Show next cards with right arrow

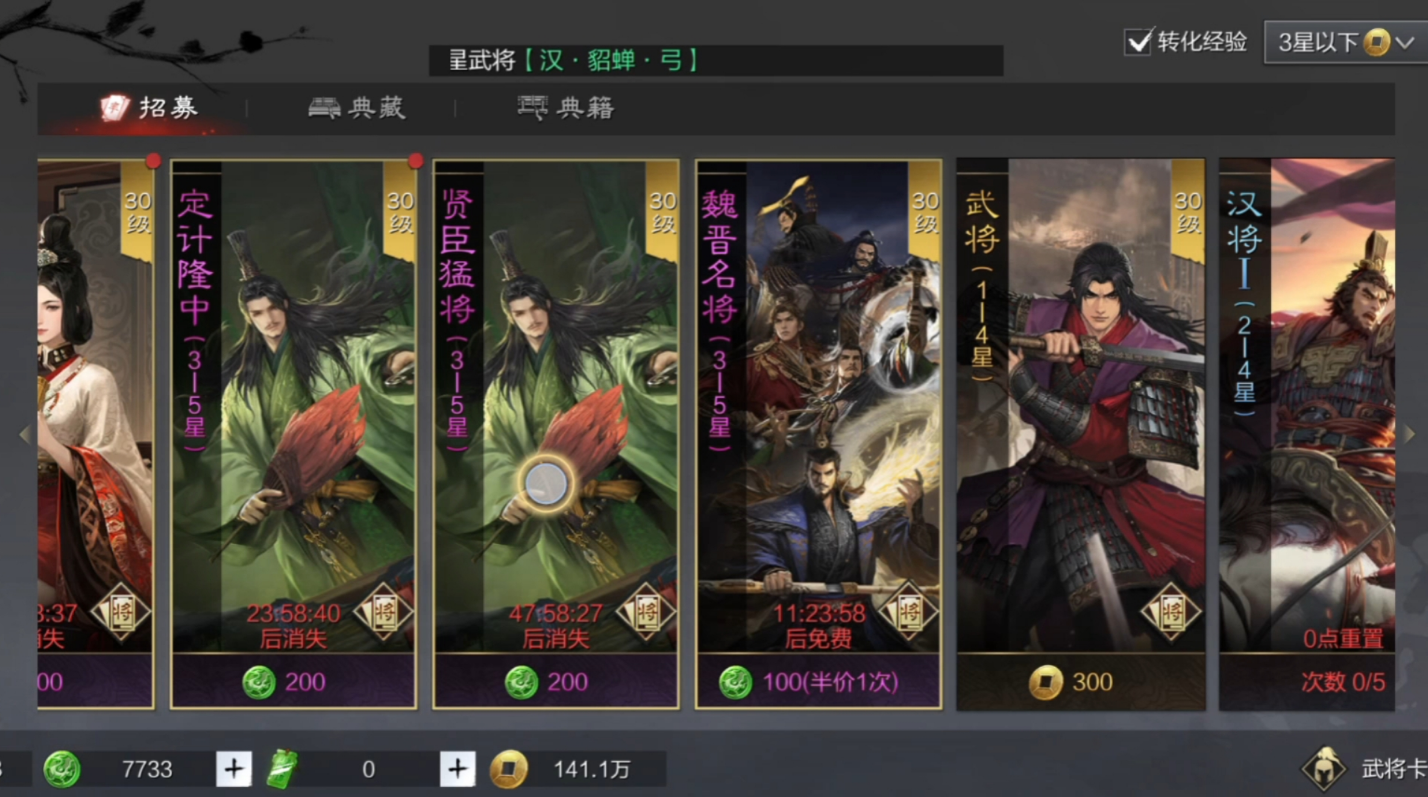coord(1410,434)
